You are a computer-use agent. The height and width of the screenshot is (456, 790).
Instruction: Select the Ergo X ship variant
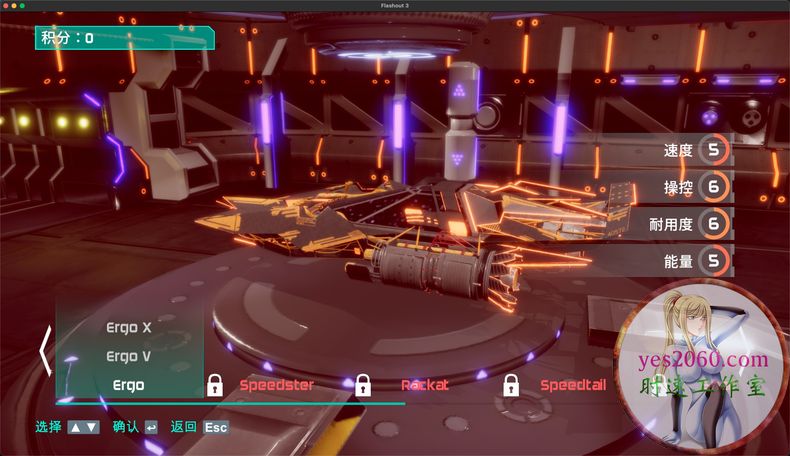128,327
